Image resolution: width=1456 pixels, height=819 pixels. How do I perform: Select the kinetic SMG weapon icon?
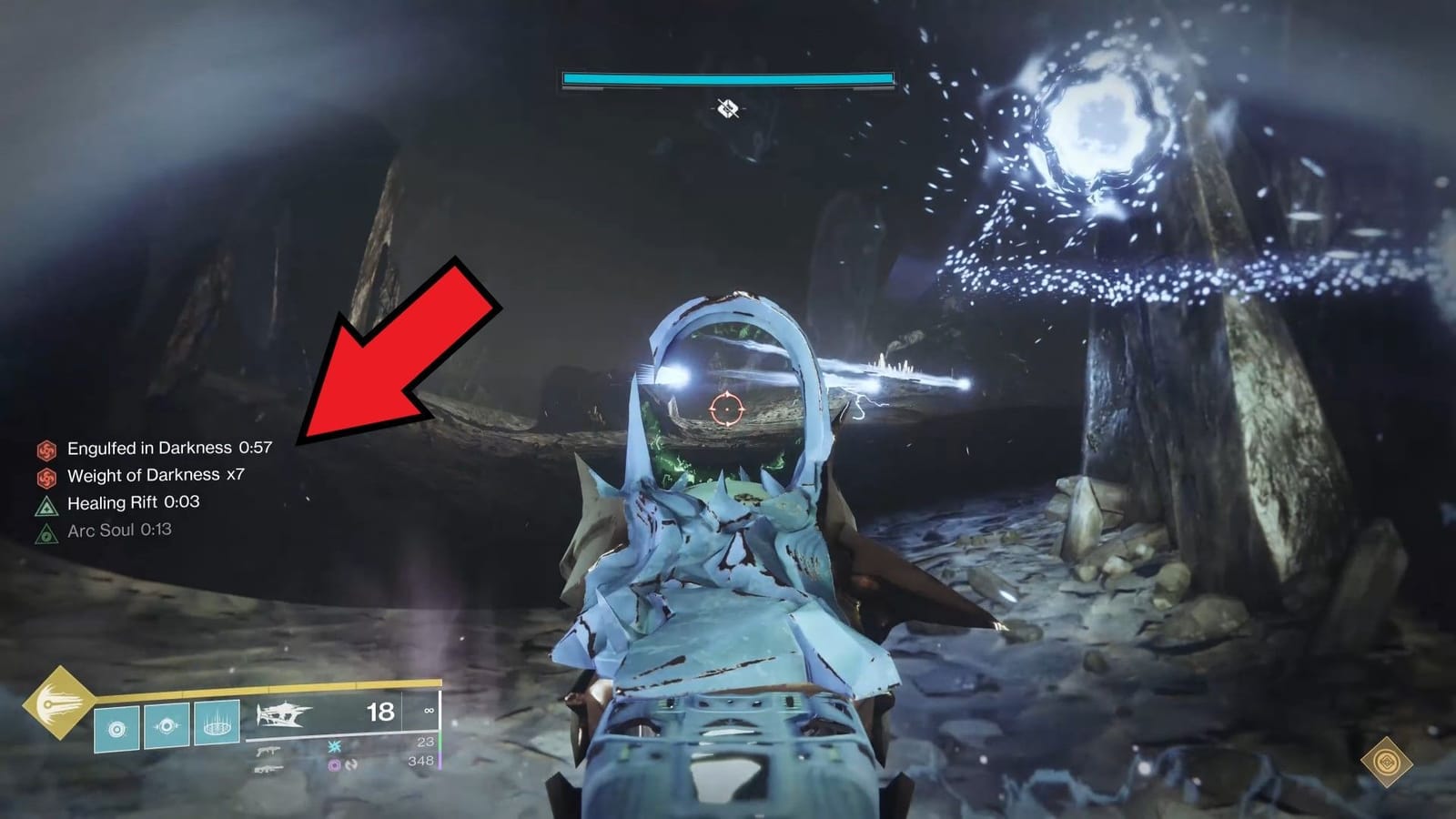tap(268, 750)
